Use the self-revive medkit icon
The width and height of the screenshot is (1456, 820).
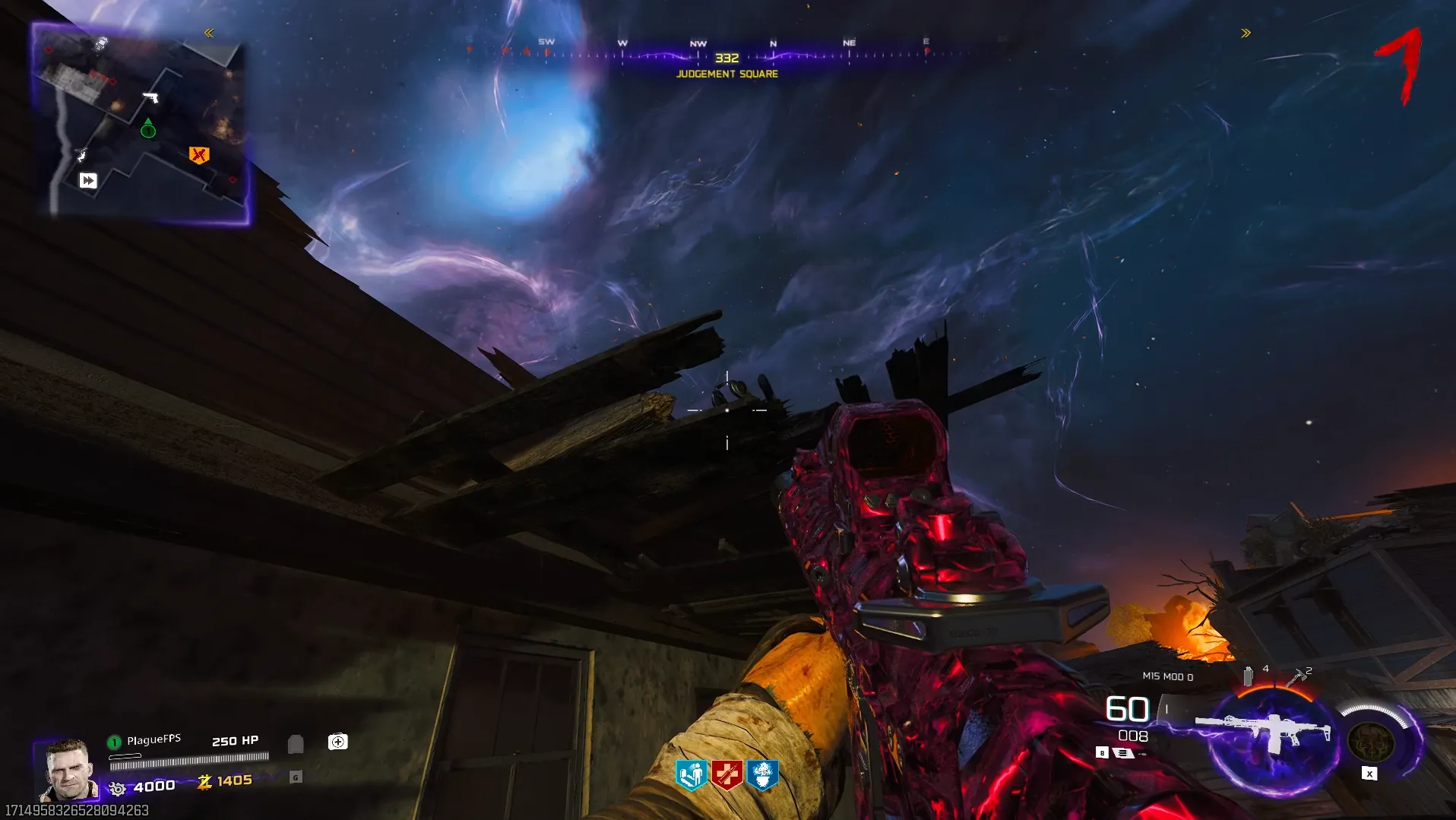pos(338,742)
